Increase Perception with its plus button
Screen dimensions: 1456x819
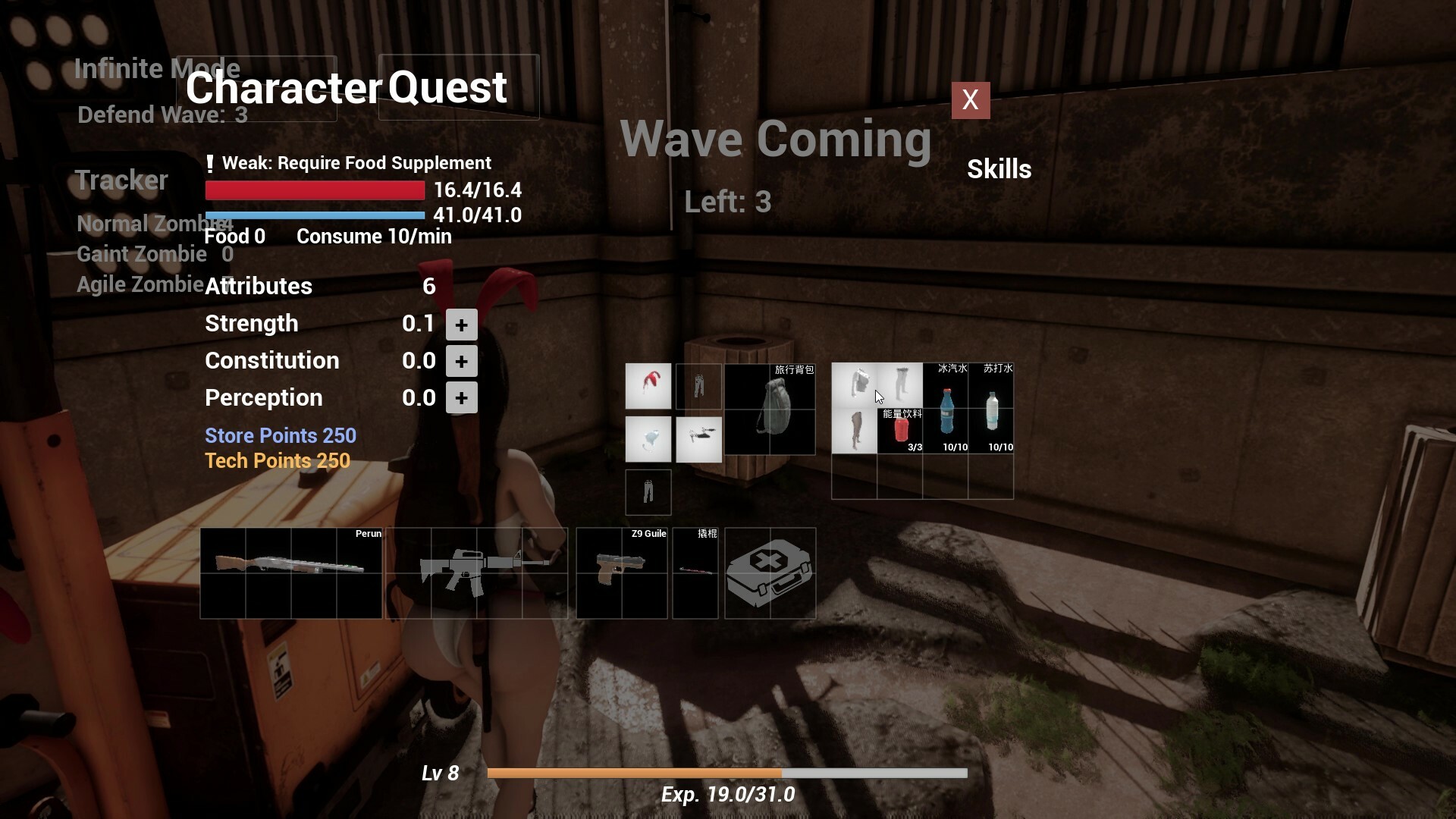(x=461, y=397)
